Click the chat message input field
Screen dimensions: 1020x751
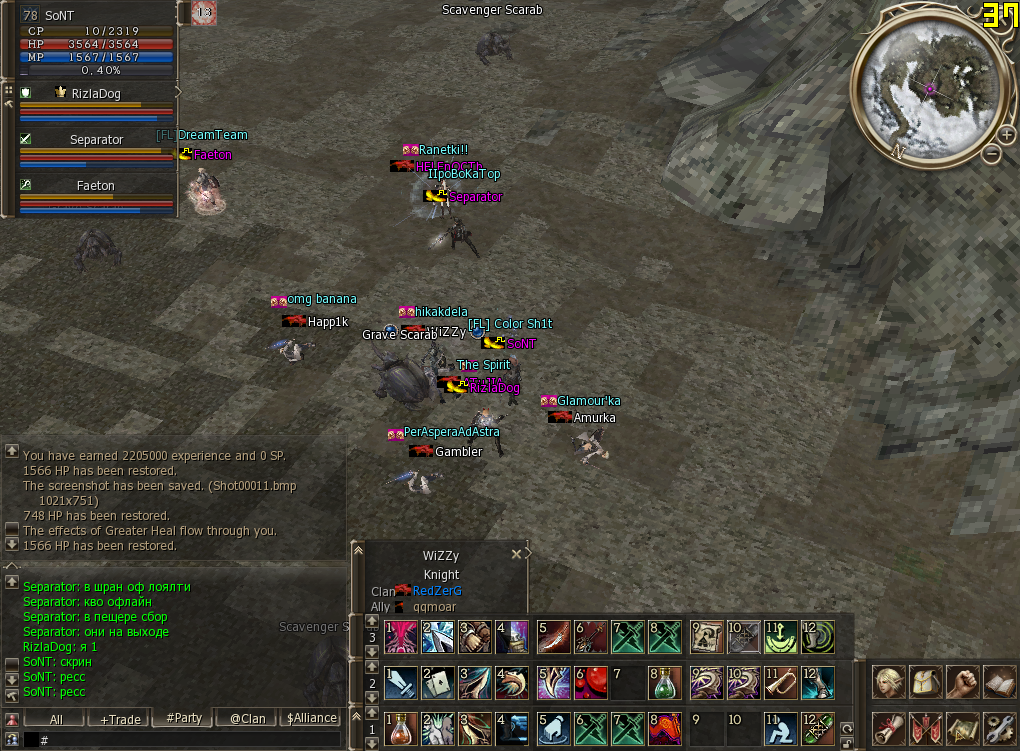point(190,740)
